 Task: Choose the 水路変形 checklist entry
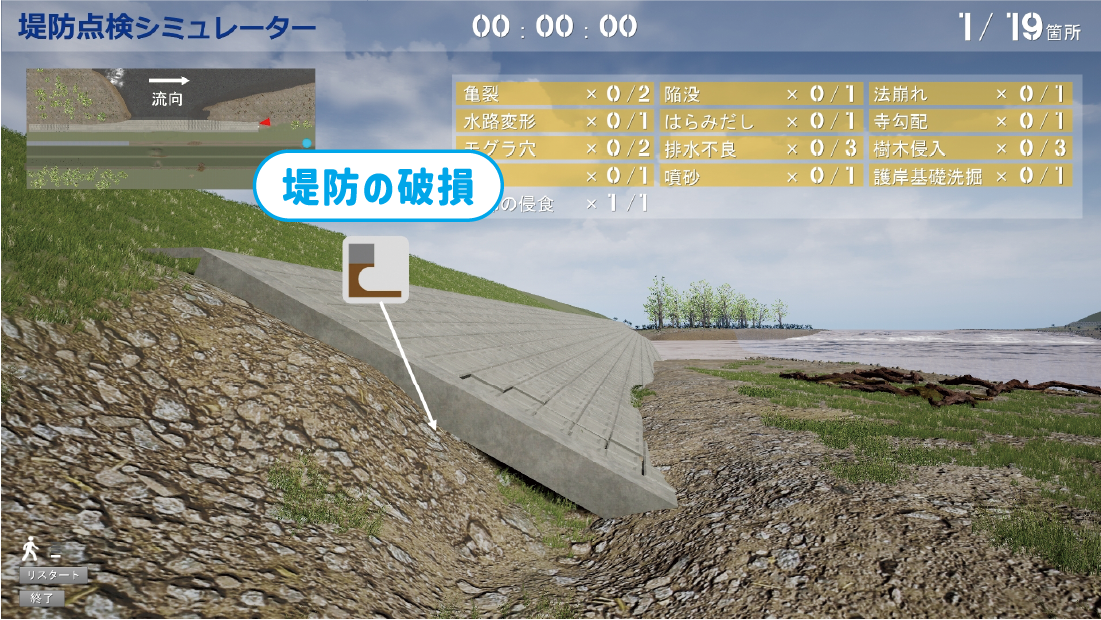coord(555,121)
